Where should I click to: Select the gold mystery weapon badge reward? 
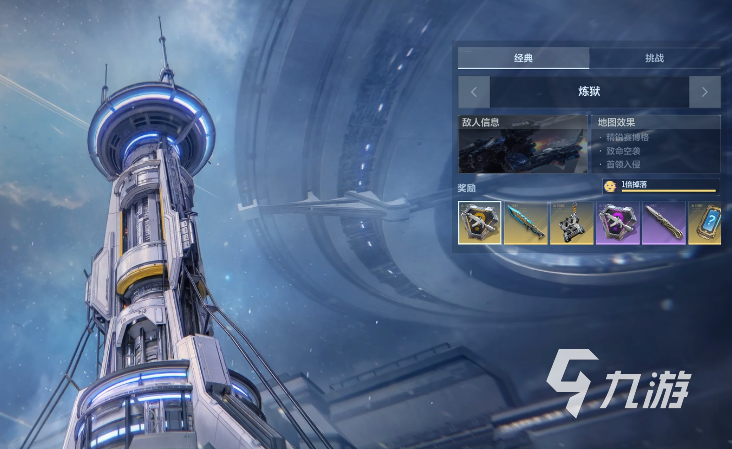[480, 222]
